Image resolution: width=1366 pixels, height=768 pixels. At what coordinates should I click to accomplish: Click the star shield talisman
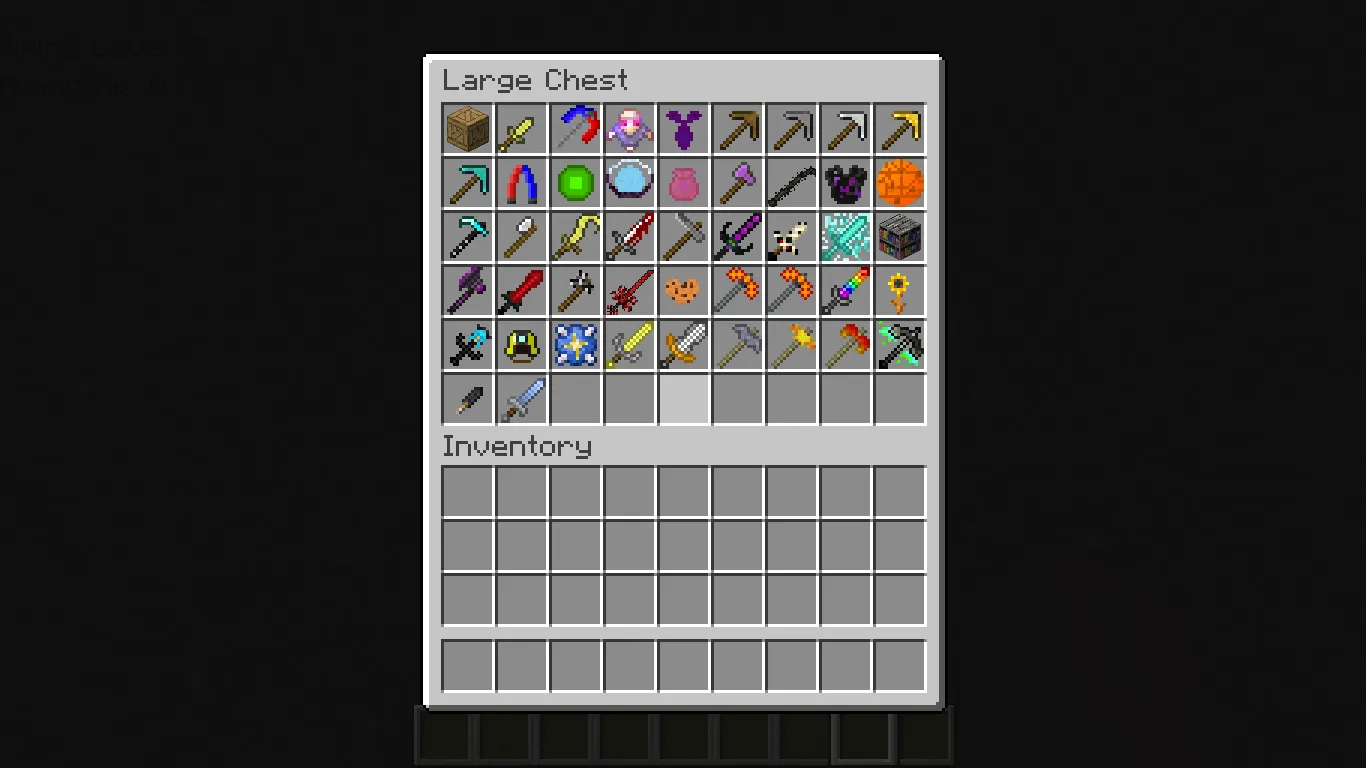[575, 345]
